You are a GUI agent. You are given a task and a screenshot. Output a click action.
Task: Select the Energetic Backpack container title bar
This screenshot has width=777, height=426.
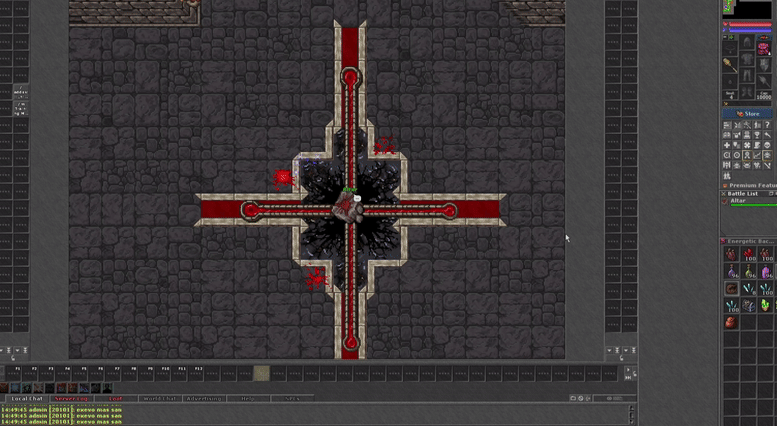point(748,241)
